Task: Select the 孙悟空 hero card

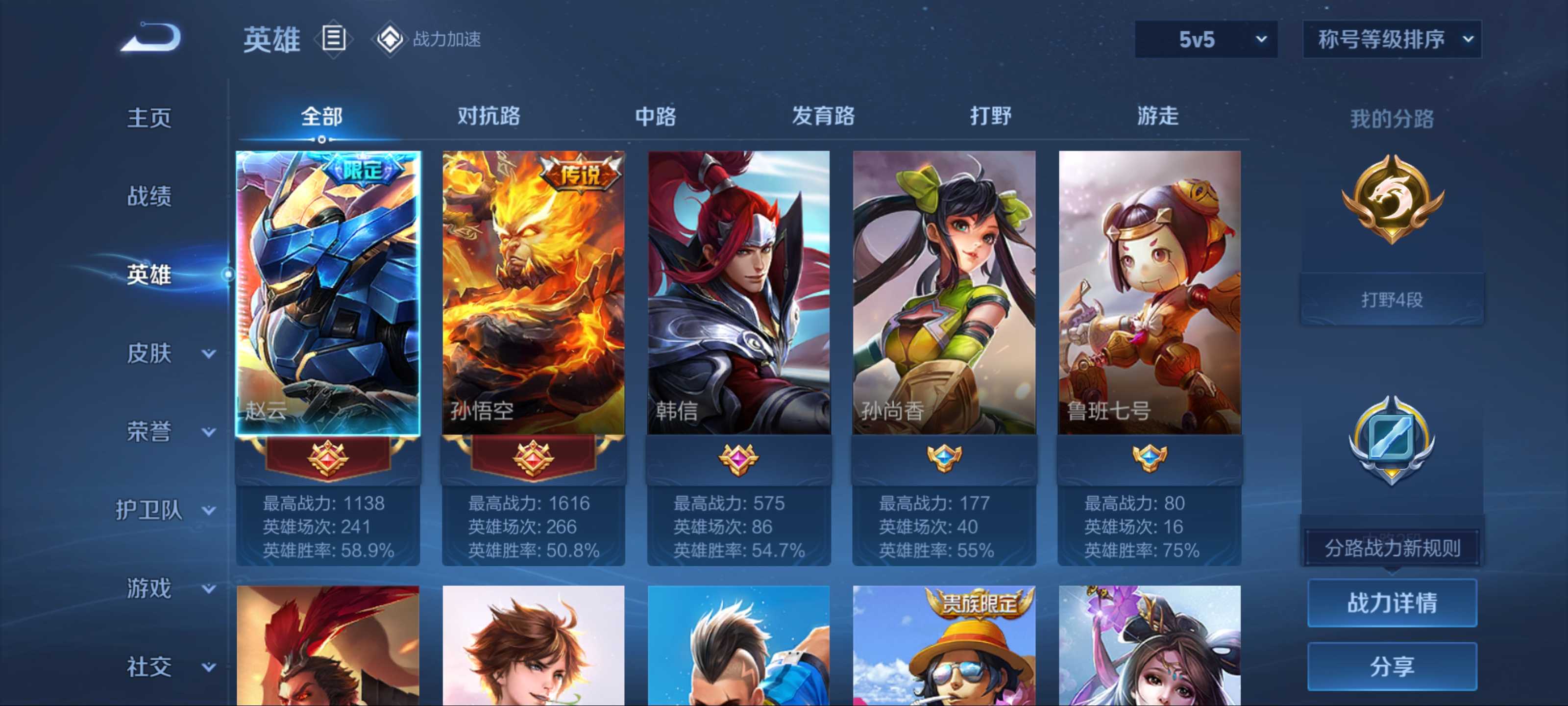Action: [x=533, y=292]
